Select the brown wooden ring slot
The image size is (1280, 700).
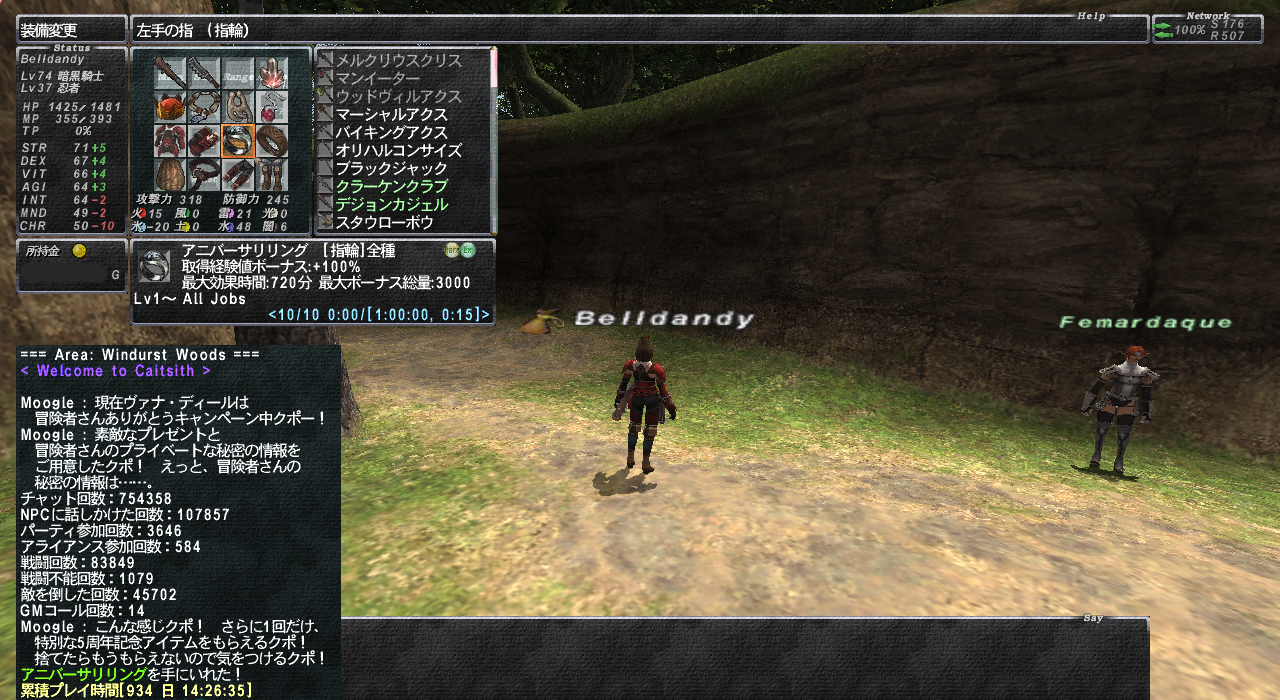tap(272, 141)
